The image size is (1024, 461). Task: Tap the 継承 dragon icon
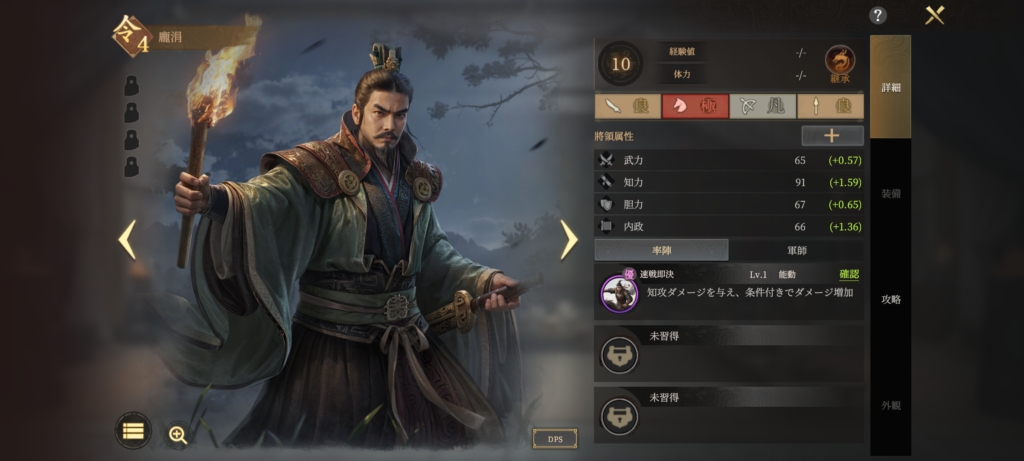(840, 64)
